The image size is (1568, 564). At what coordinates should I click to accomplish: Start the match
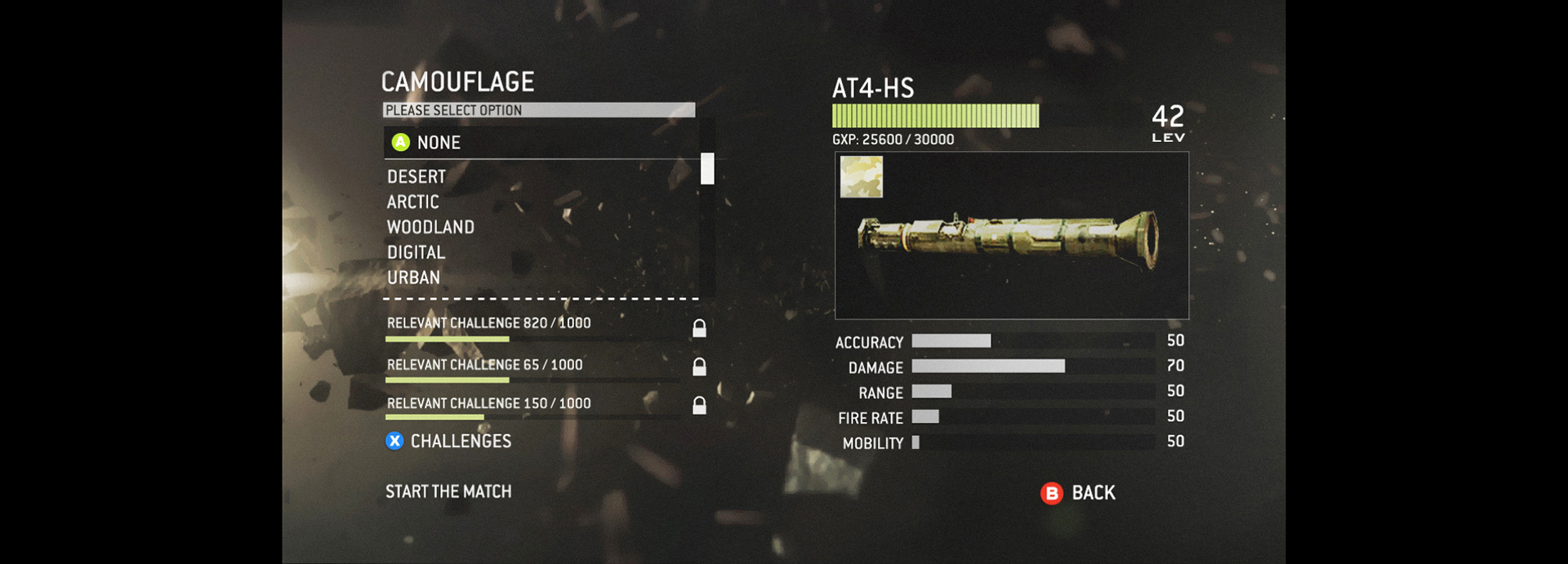448,492
